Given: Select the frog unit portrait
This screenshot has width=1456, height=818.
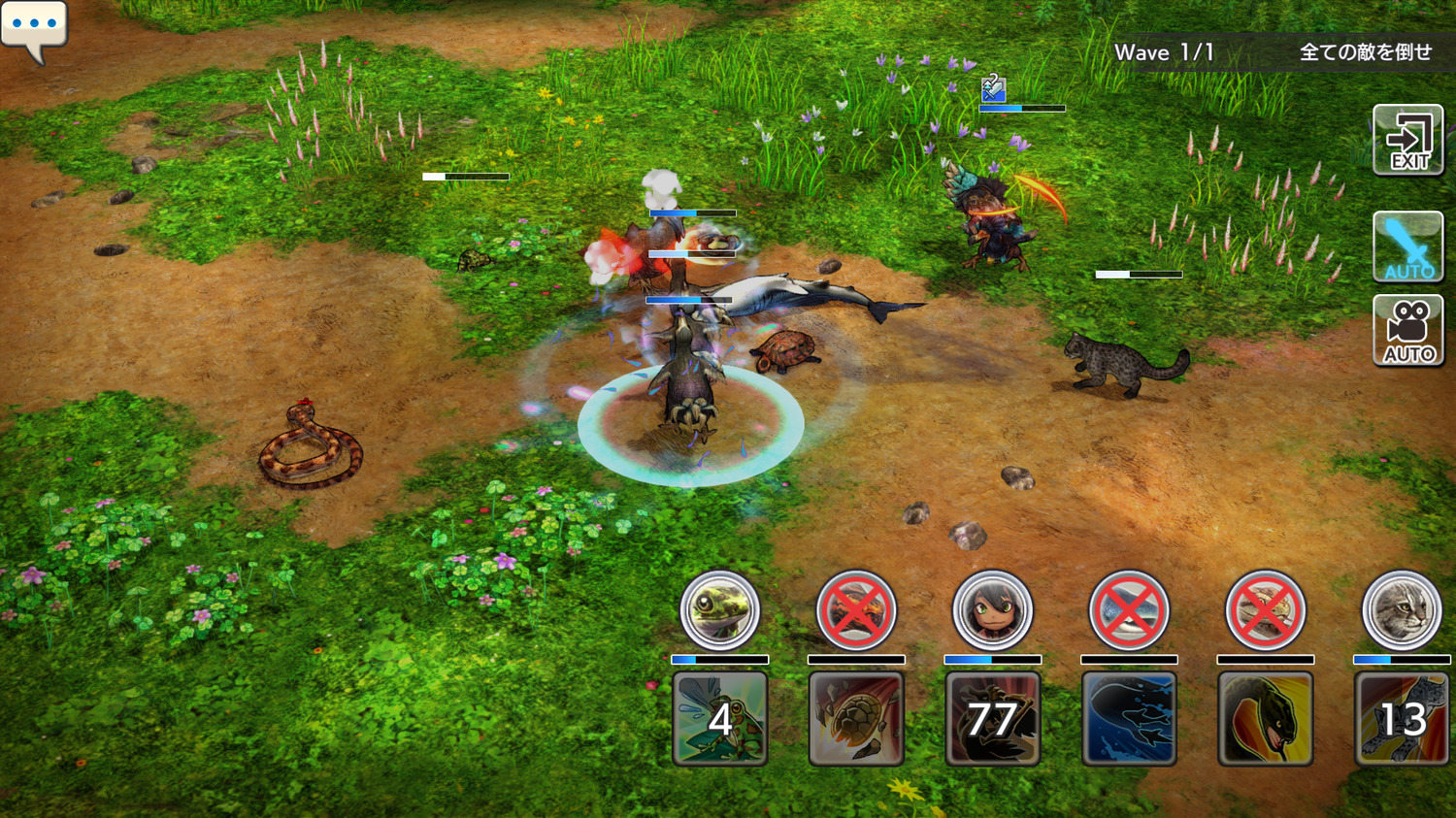Looking at the screenshot, I should tap(719, 610).
